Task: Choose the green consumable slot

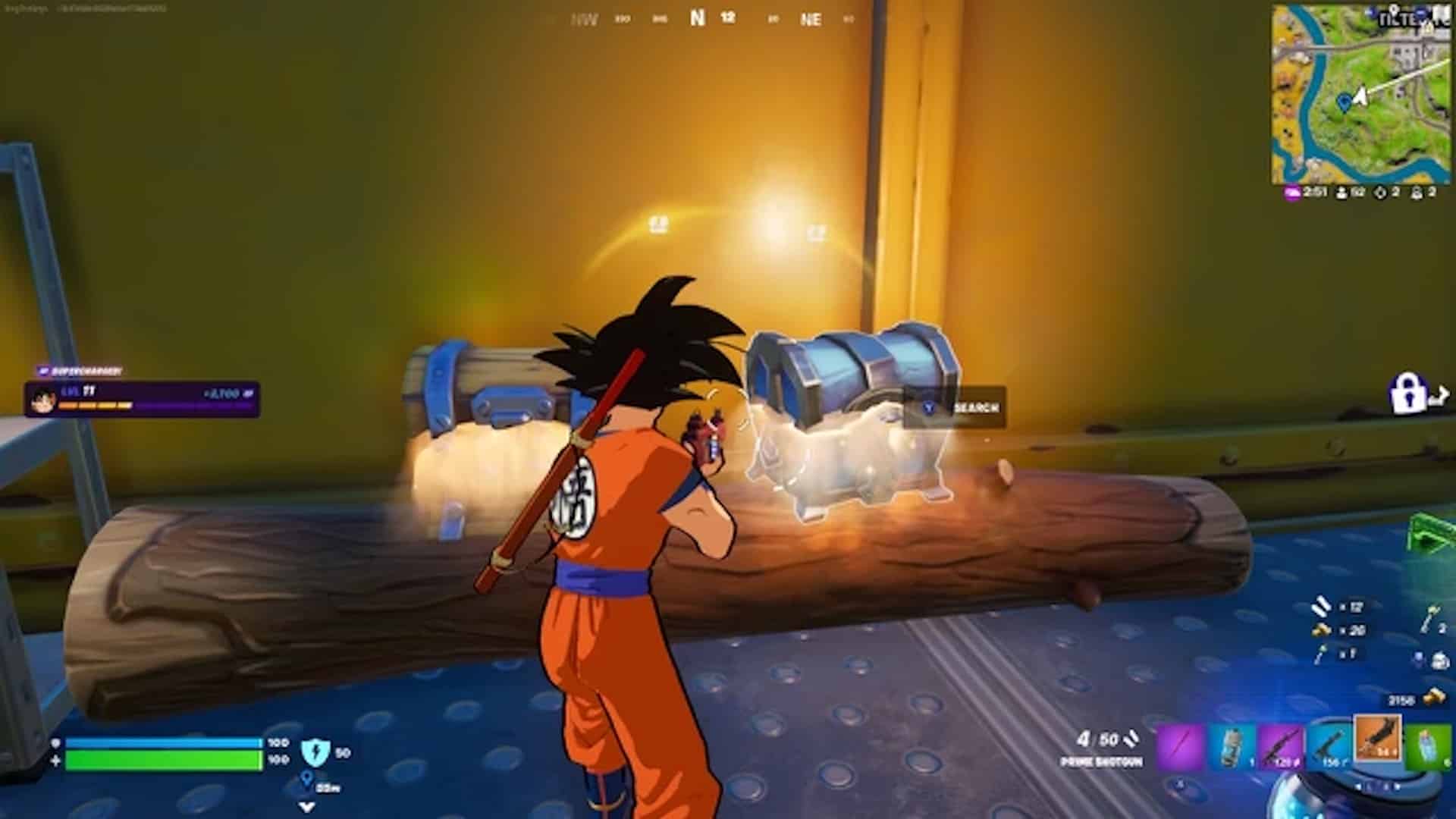Action: [x=1427, y=745]
